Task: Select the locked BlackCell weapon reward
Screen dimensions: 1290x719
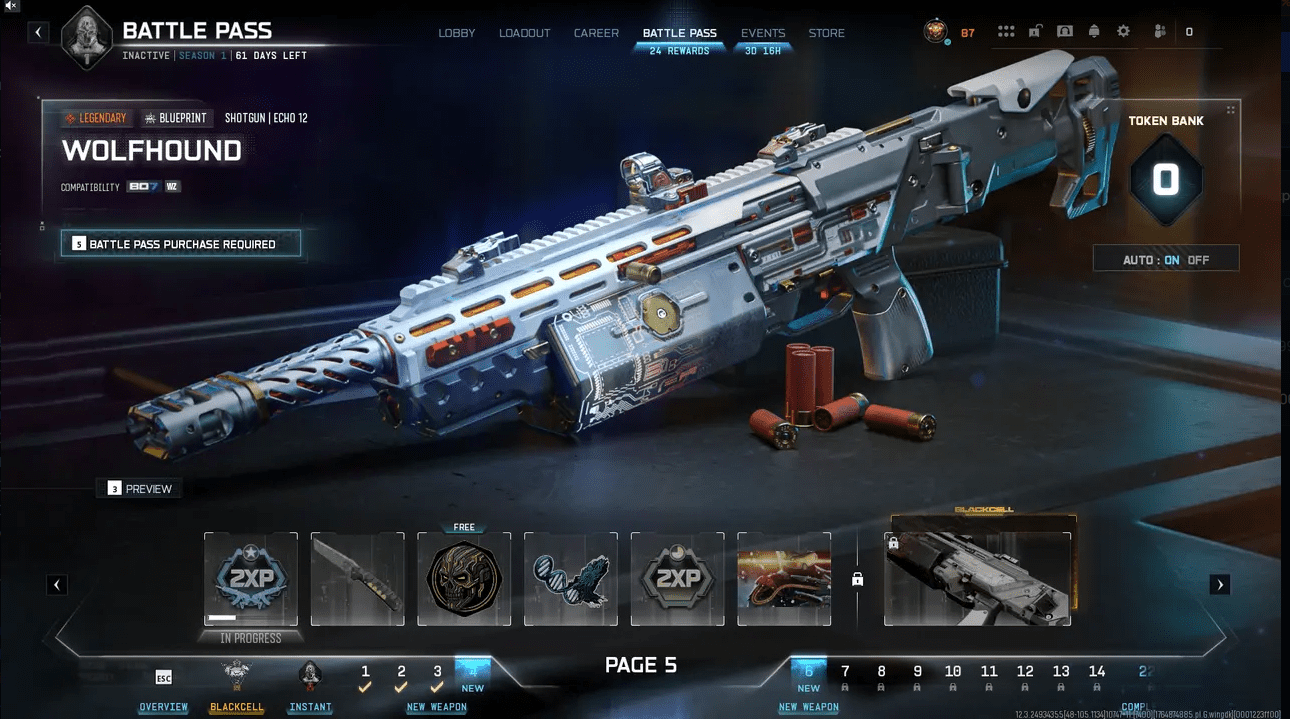Action: [978, 578]
